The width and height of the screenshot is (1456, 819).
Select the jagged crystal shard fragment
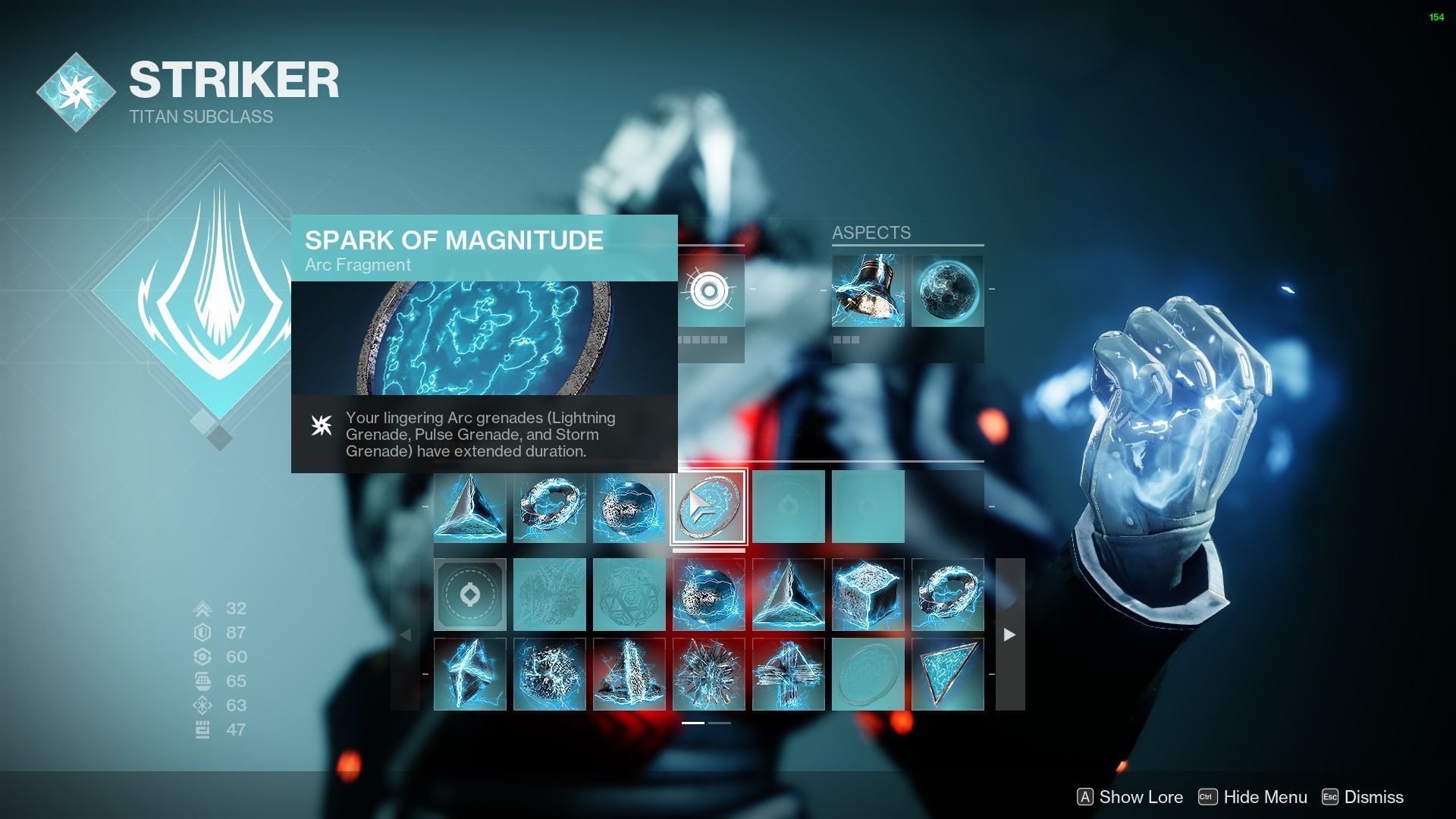coord(470,674)
